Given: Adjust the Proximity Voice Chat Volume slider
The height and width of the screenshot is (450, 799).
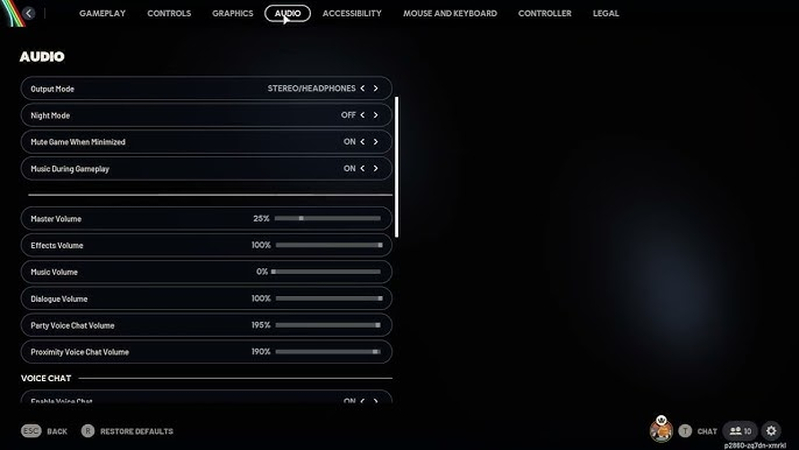Looking at the screenshot, I should coord(327,352).
